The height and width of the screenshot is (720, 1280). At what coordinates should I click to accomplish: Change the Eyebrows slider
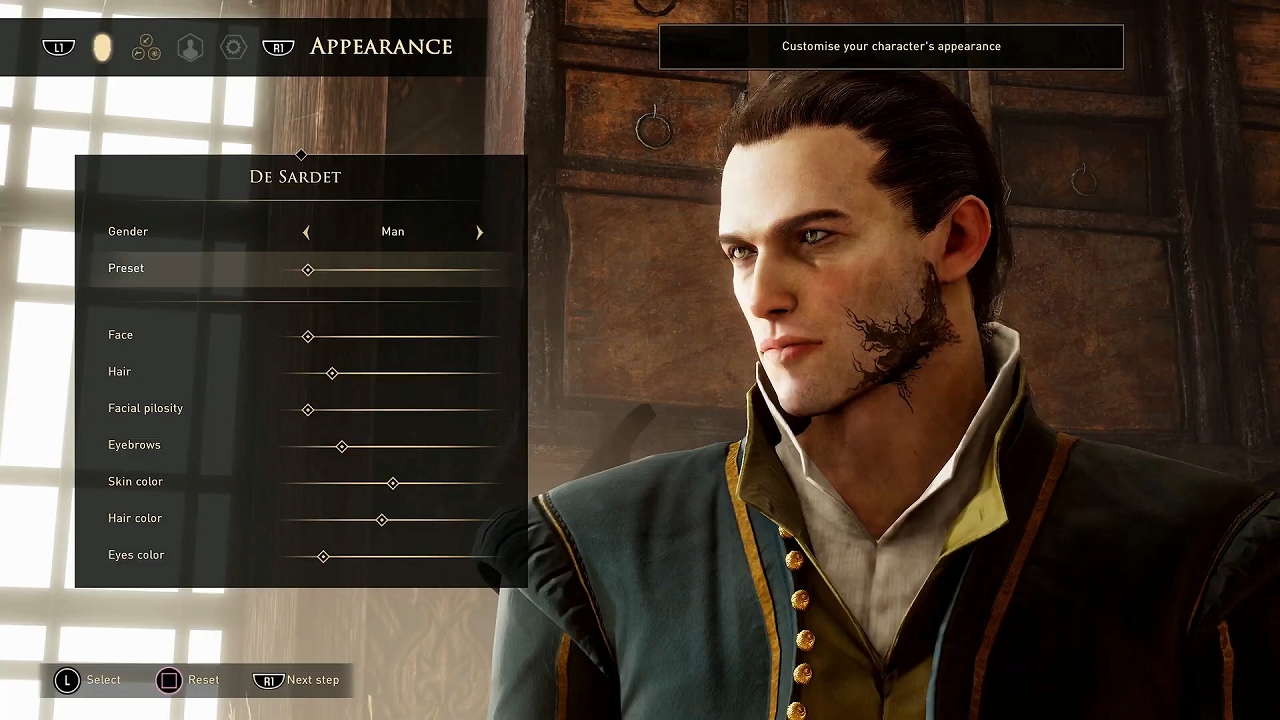[x=342, y=447]
